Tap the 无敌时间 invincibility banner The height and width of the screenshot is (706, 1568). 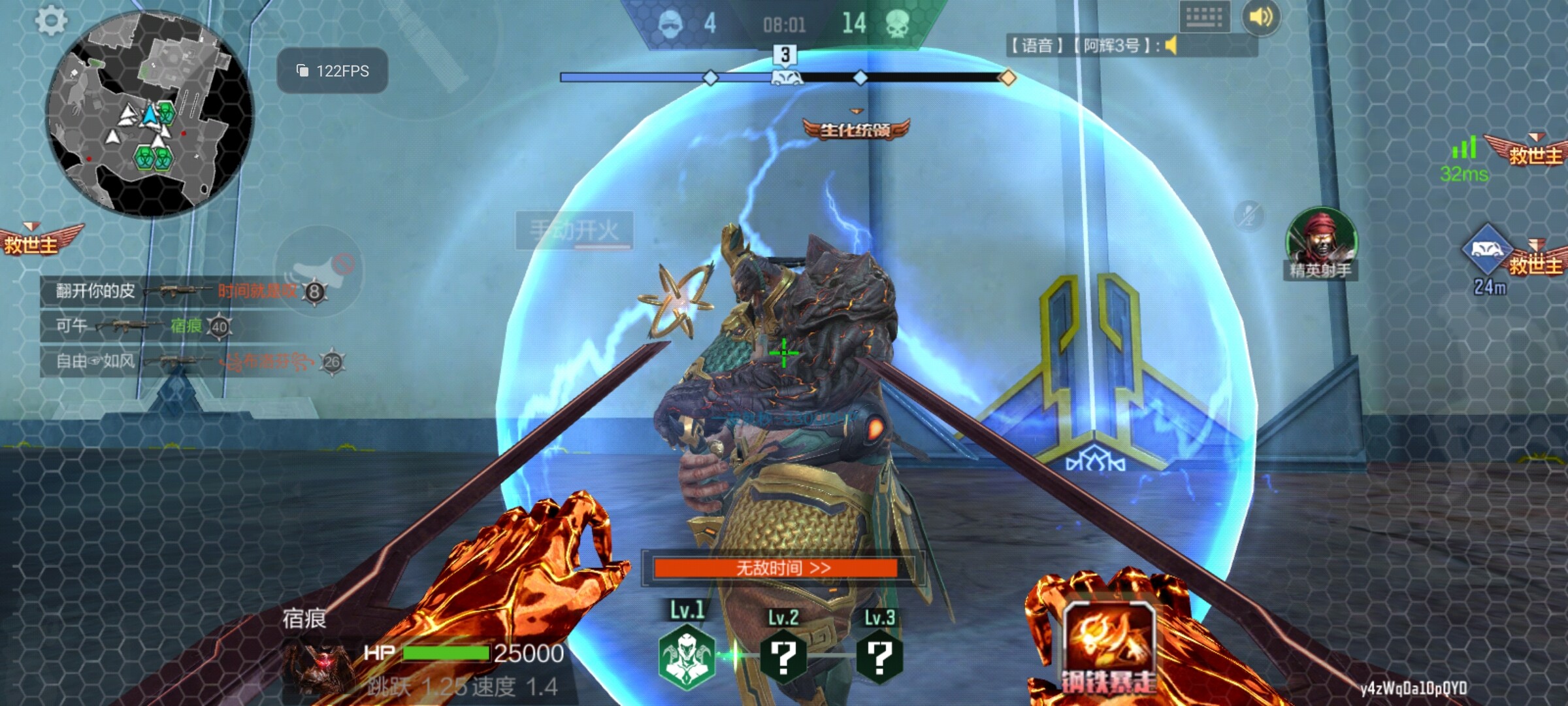(x=776, y=568)
